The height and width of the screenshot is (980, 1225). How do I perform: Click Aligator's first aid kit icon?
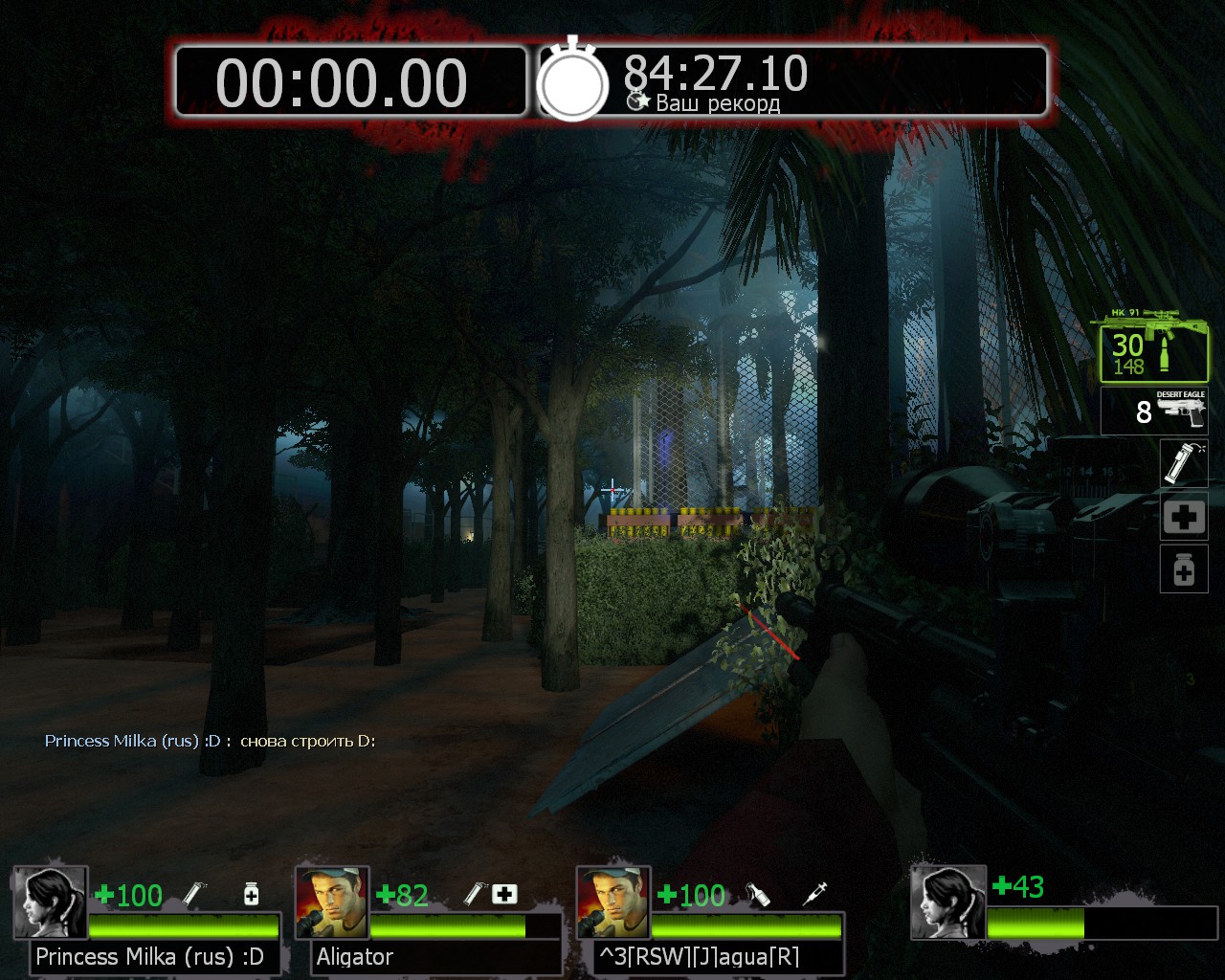point(504,894)
